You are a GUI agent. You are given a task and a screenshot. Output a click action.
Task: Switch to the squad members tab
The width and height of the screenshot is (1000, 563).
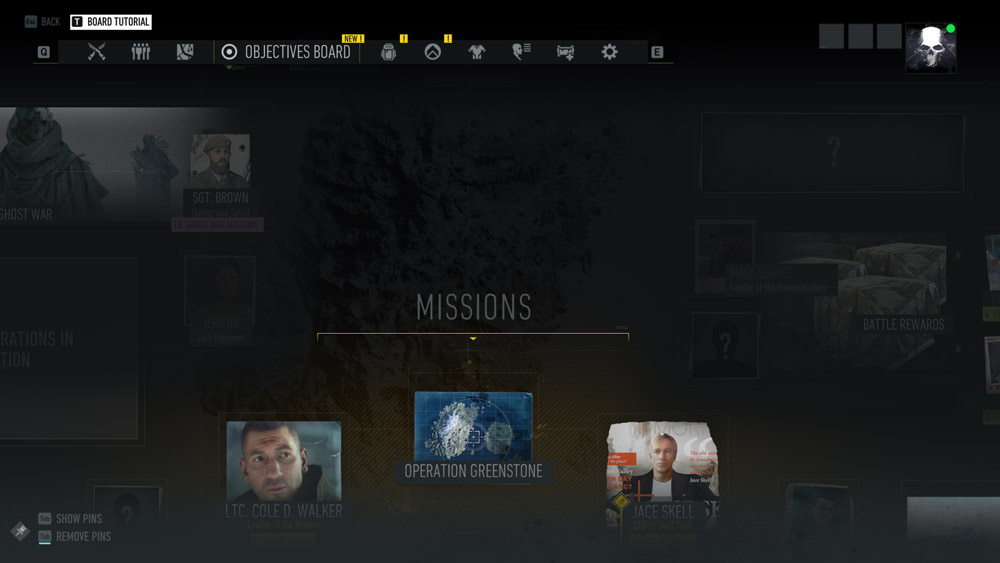click(x=141, y=52)
